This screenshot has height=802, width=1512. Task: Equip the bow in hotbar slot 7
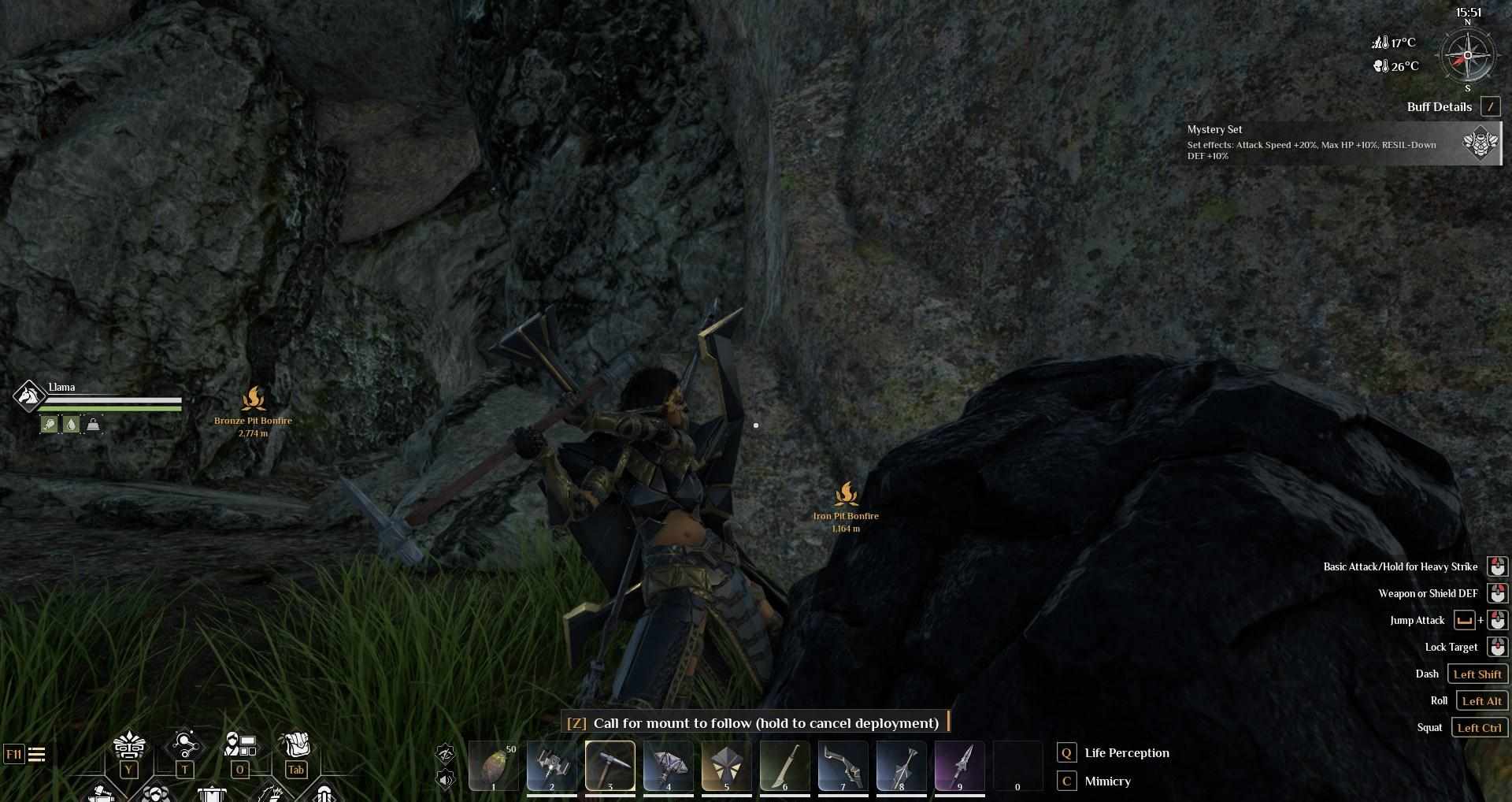(x=843, y=765)
